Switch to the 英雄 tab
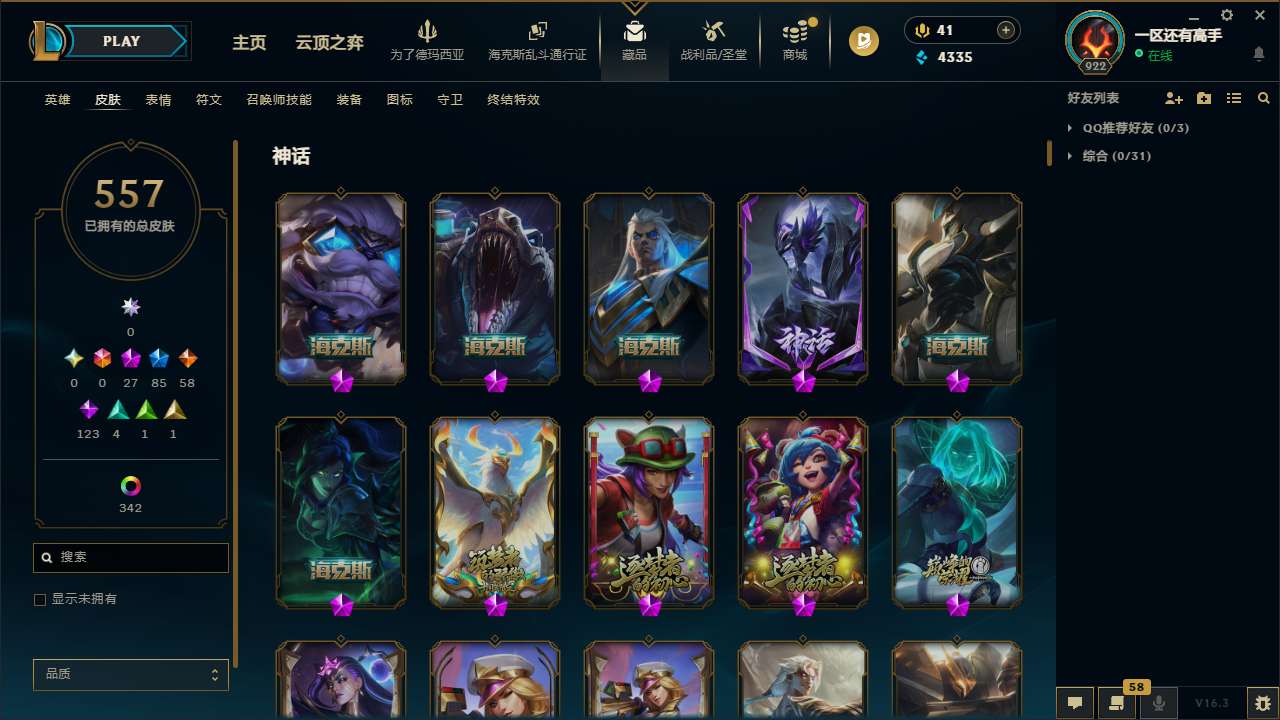 tap(57, 100)
